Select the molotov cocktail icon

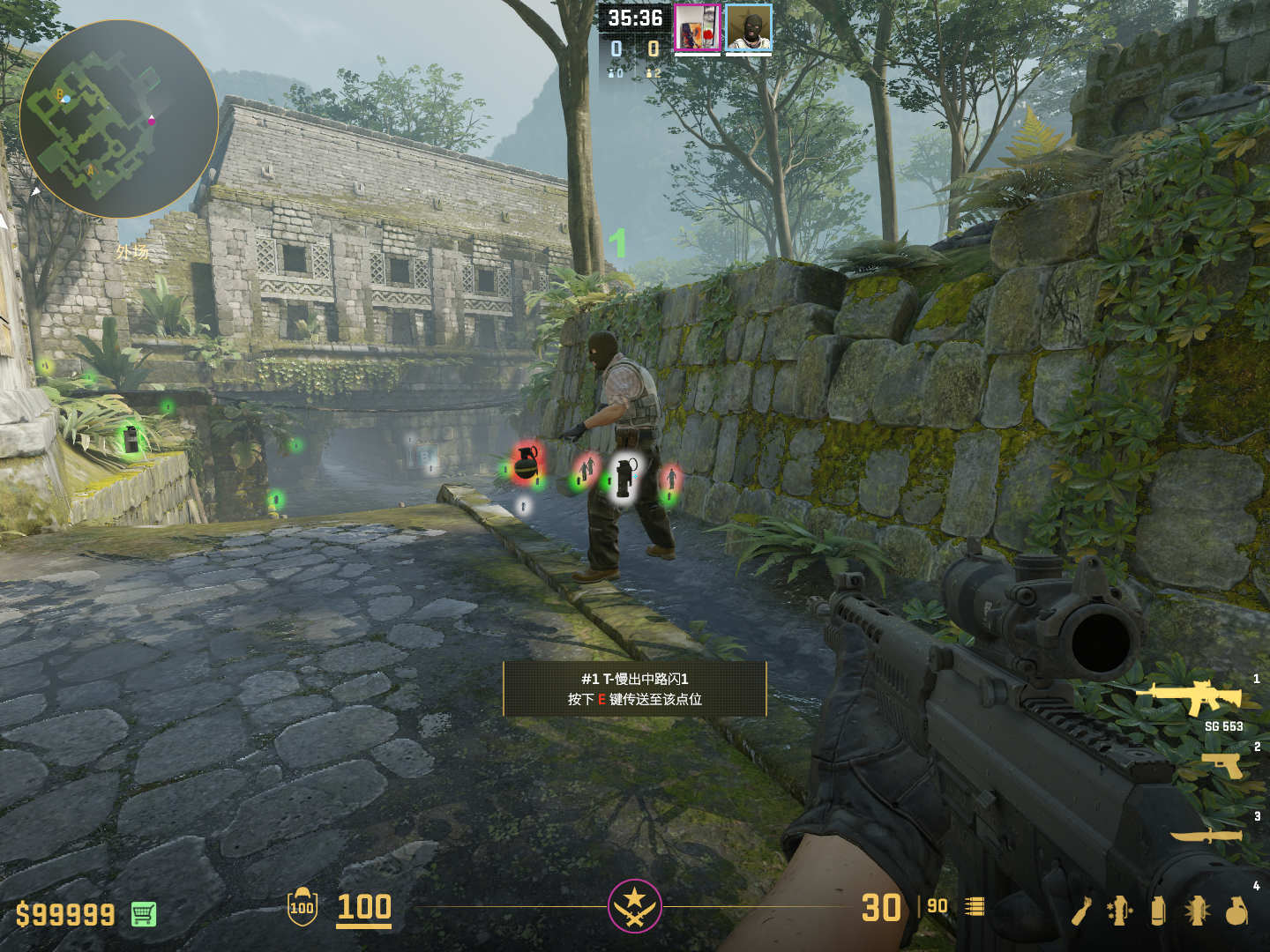point(1083,911)
